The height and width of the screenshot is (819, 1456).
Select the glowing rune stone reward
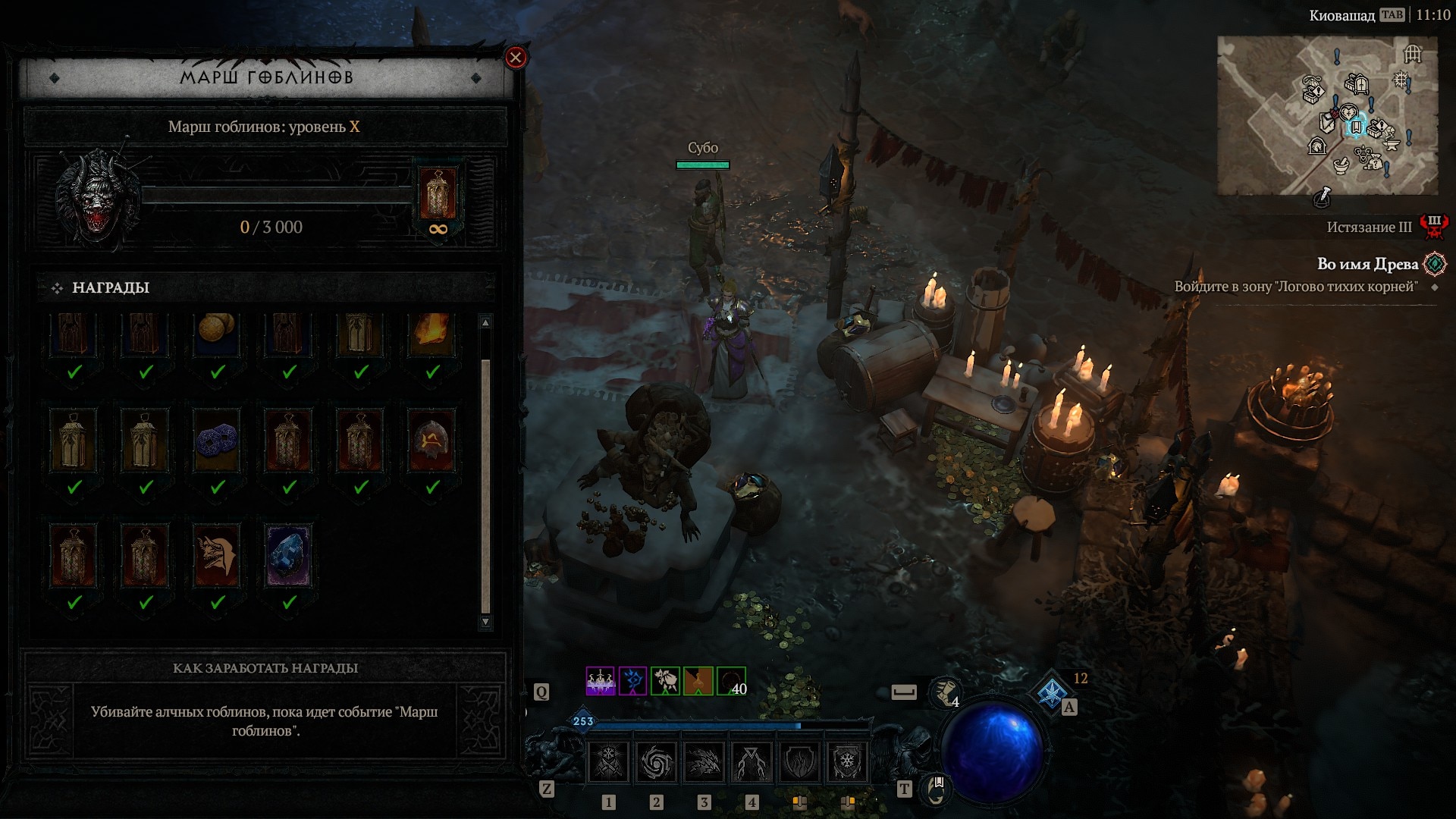click(x=431, y=441)
